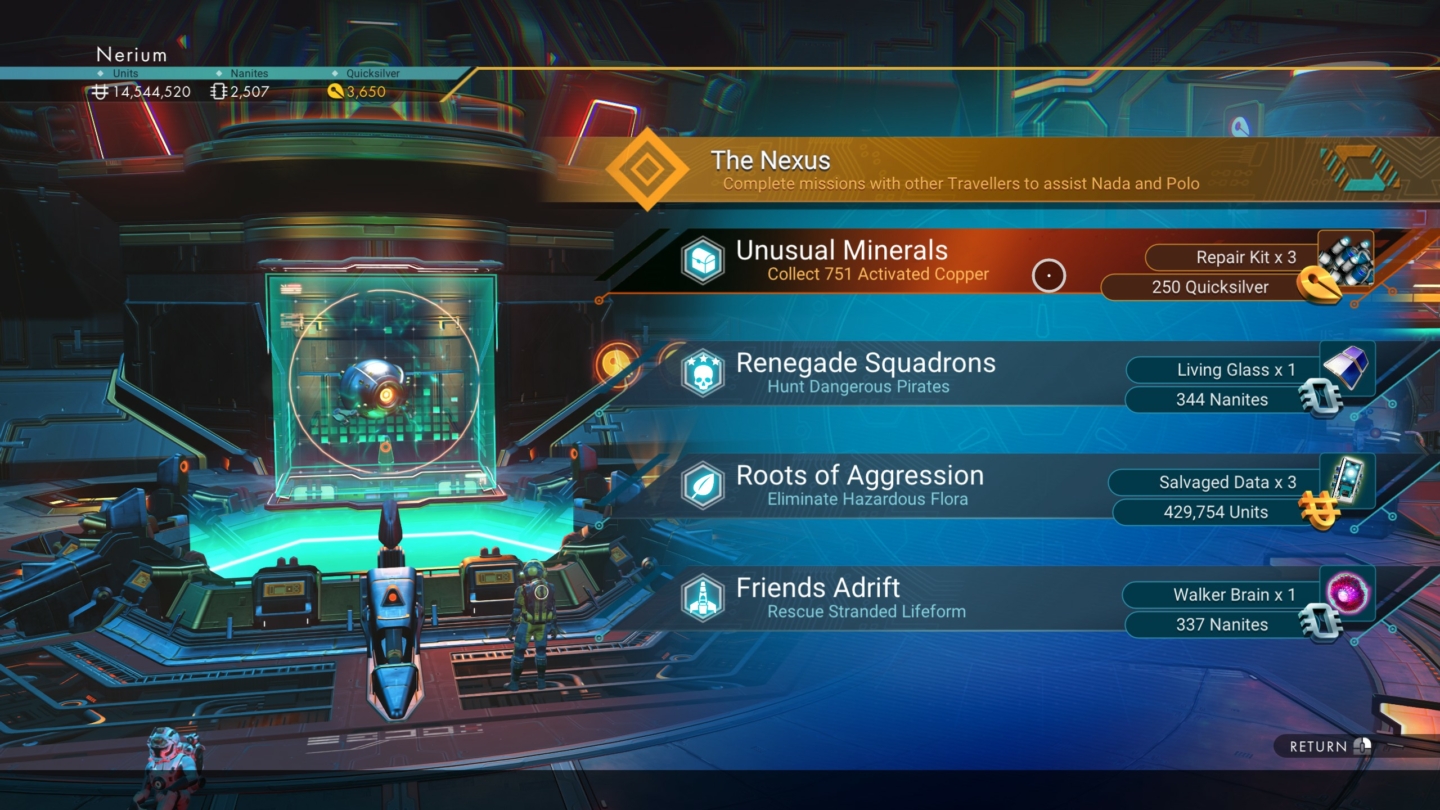Click the orange Nexus diamond emblem
Viewport: 1440px width, 810px height.
[647, 168]
